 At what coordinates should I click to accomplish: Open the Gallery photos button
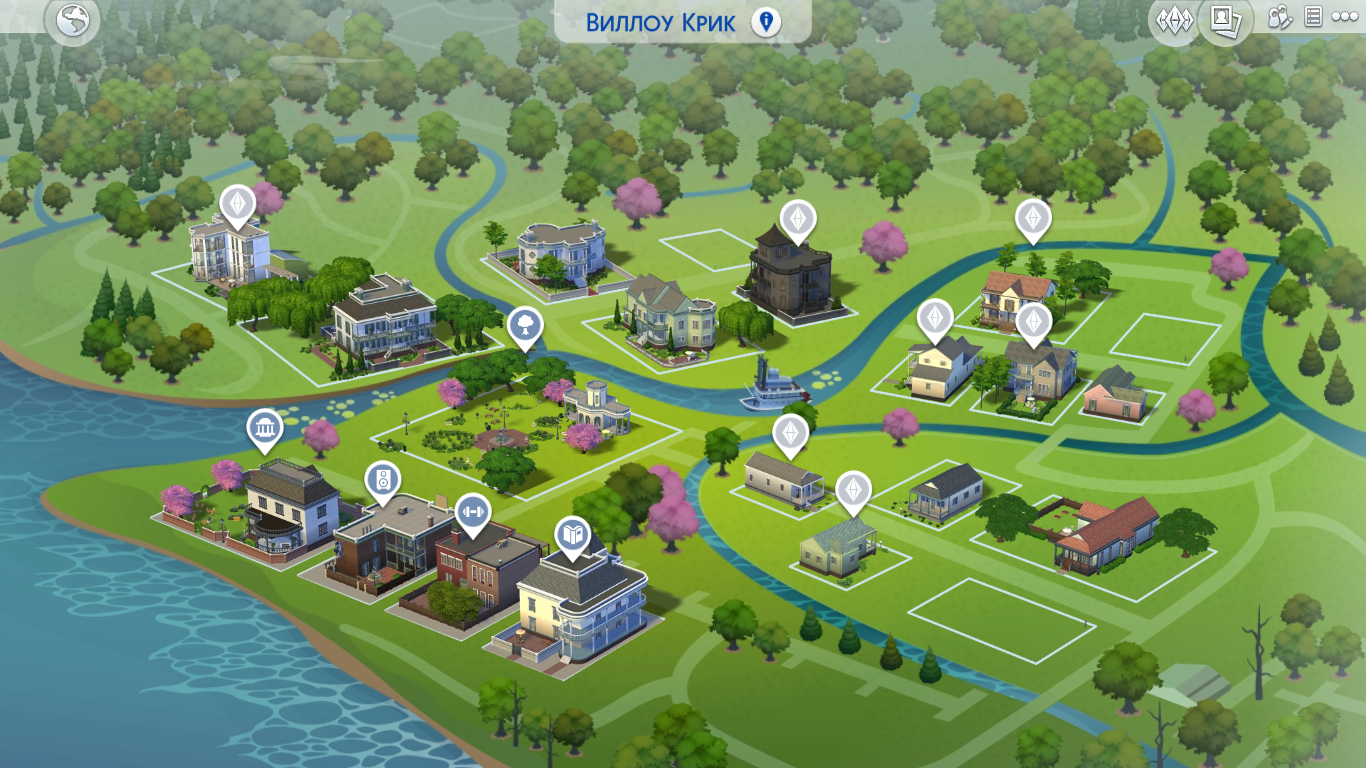pos(1225,19)
